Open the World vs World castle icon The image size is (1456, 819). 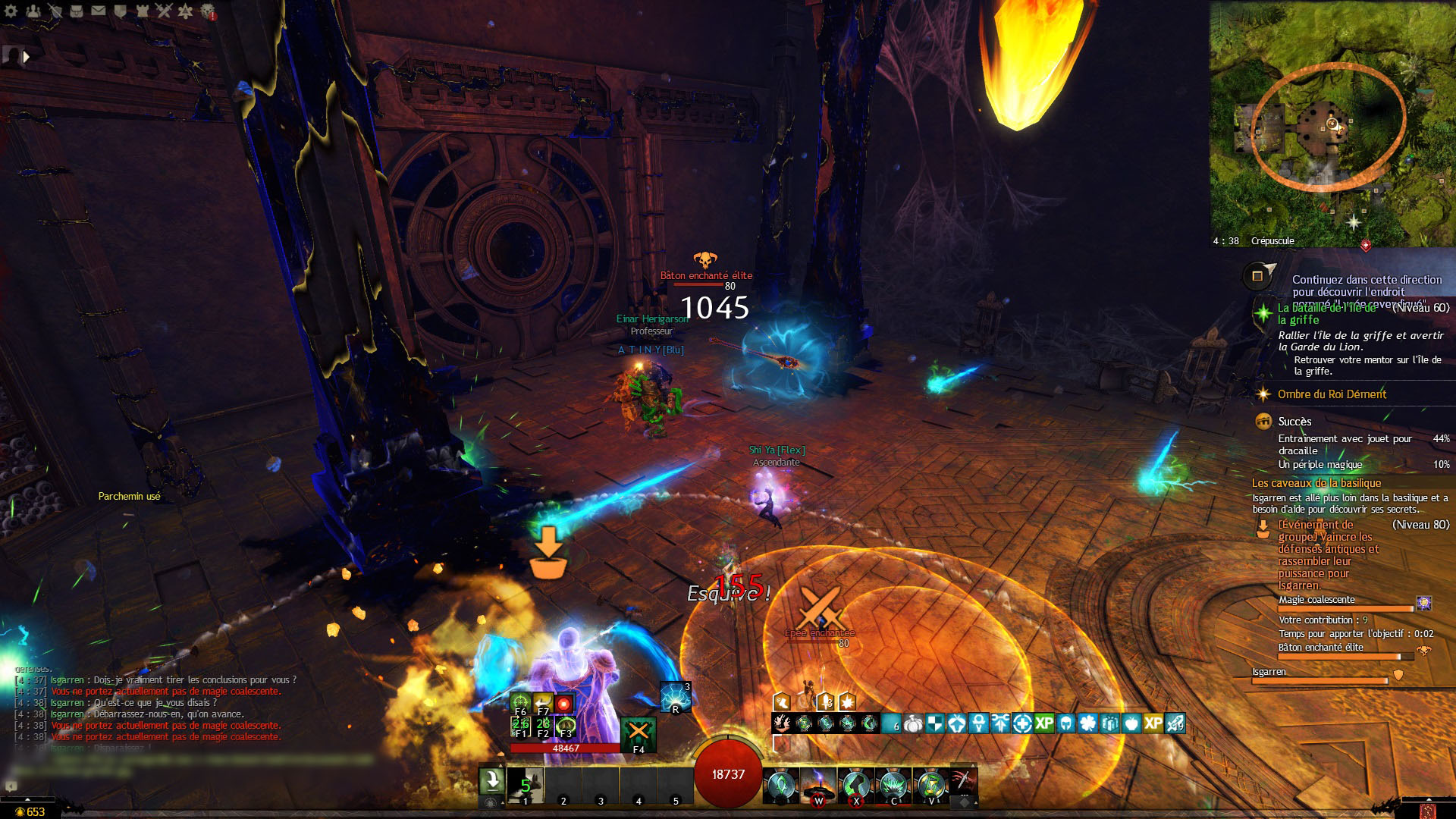coord(143,11)
